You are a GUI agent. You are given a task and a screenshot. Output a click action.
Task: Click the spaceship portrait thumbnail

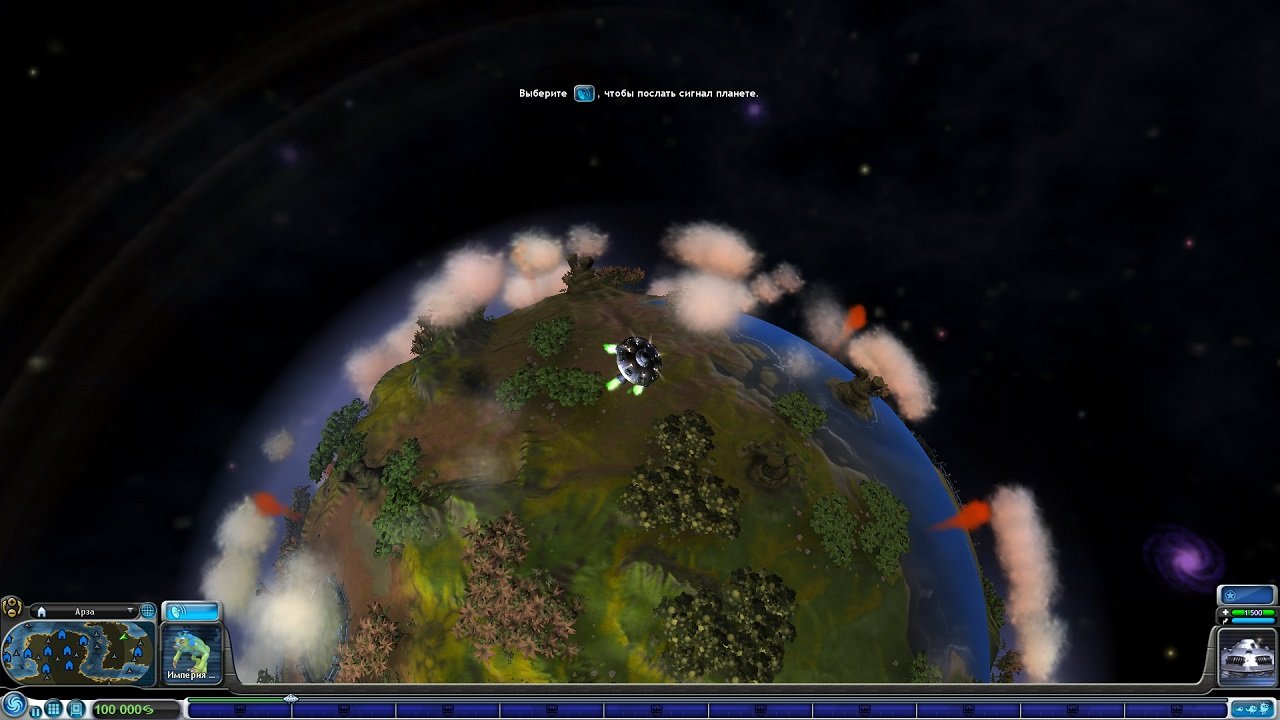click(1246, 656)
